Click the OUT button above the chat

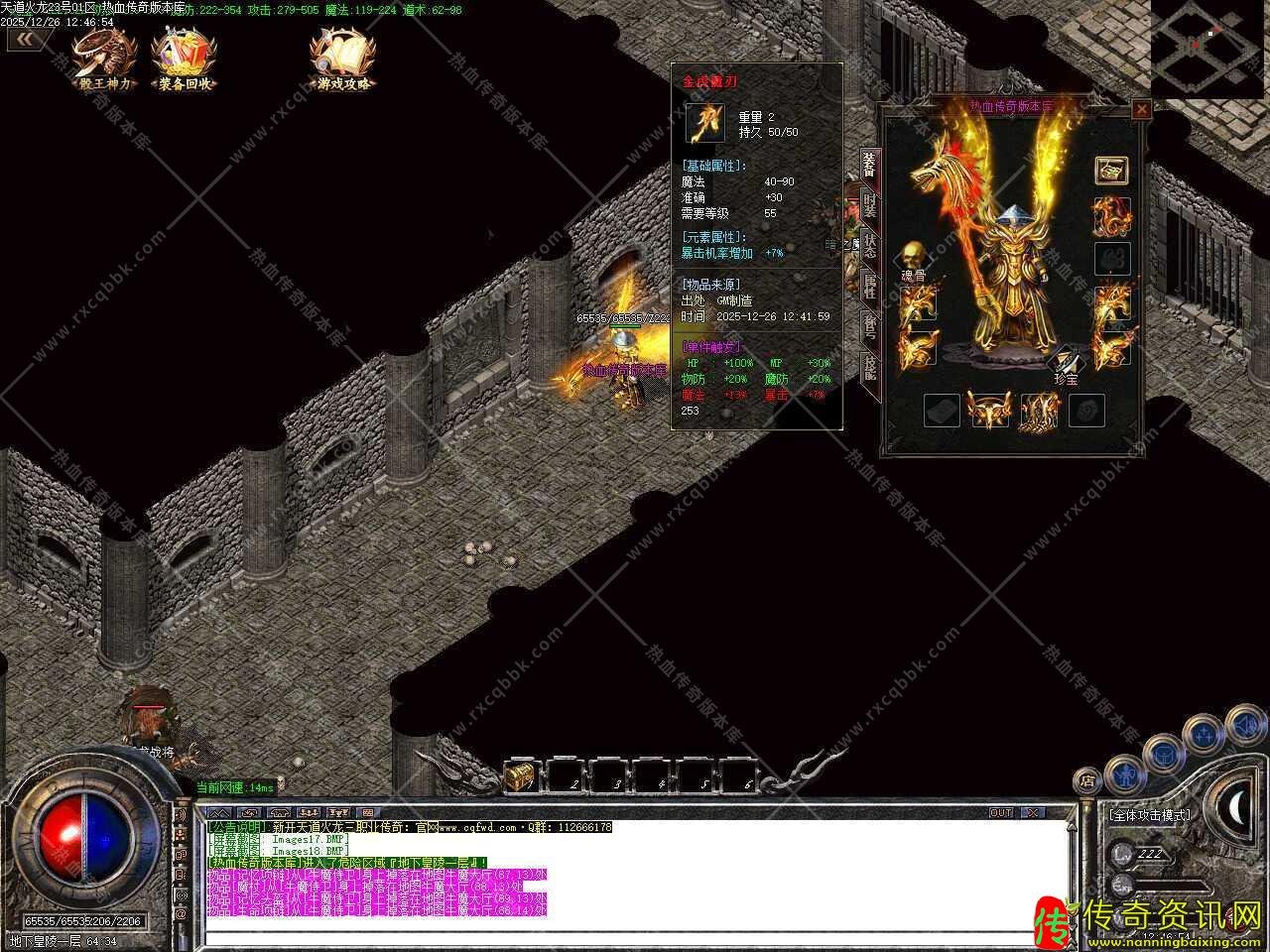pos(1001,812)
